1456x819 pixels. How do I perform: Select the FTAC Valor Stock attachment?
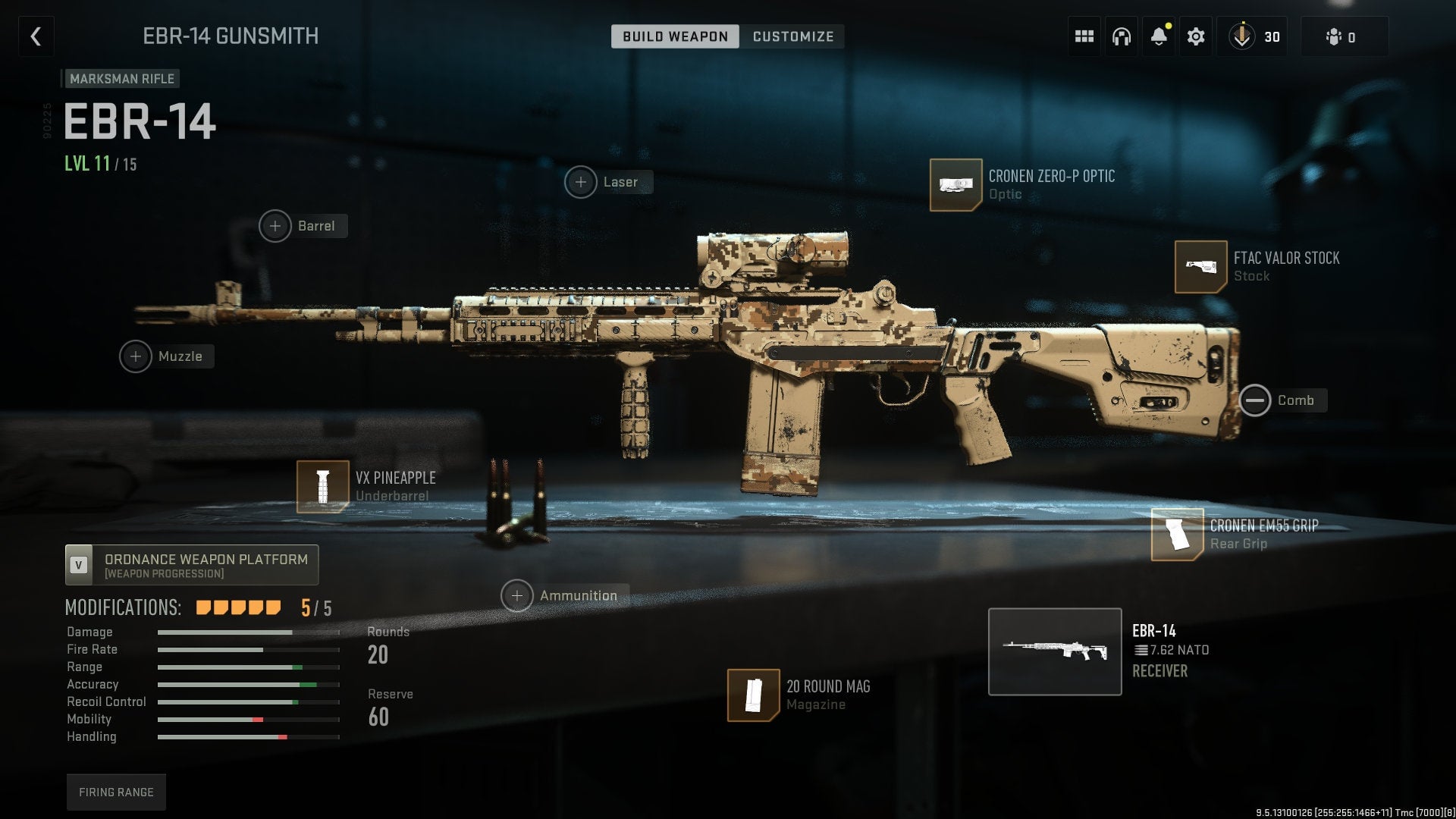tap(1200, 267)
